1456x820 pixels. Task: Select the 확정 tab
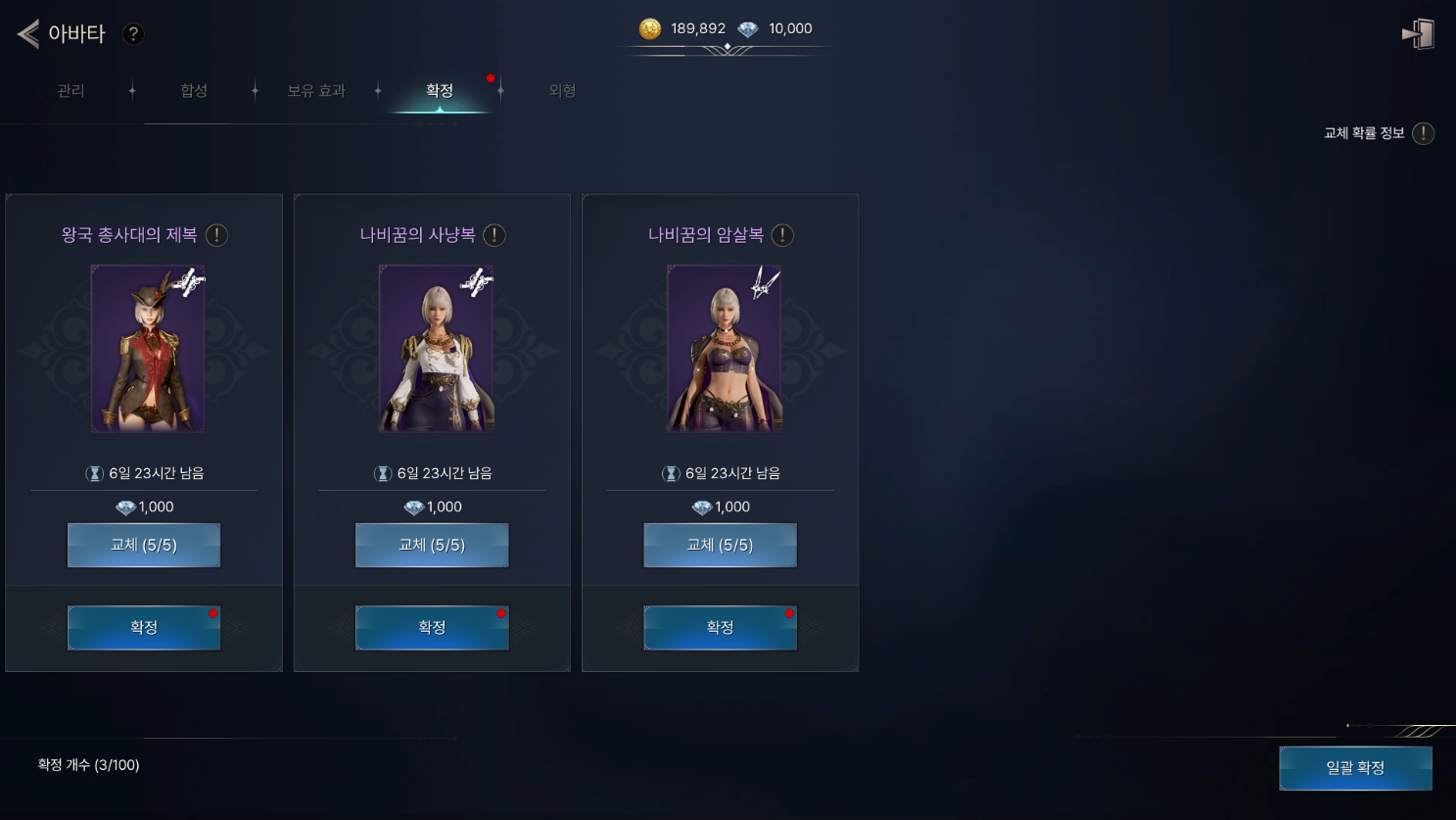440,91
